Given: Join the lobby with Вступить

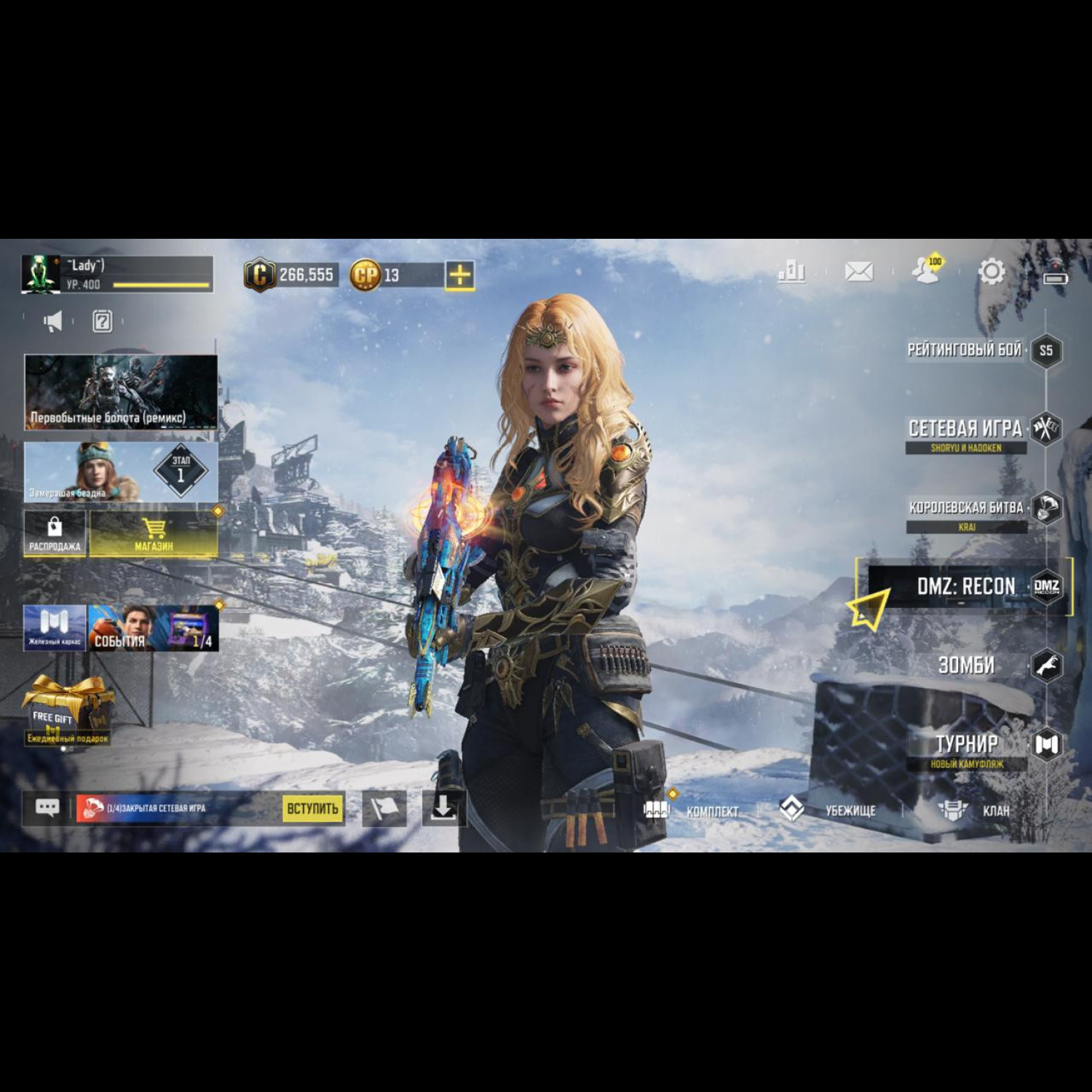Looking at the screenshot, I should point(312,808).
